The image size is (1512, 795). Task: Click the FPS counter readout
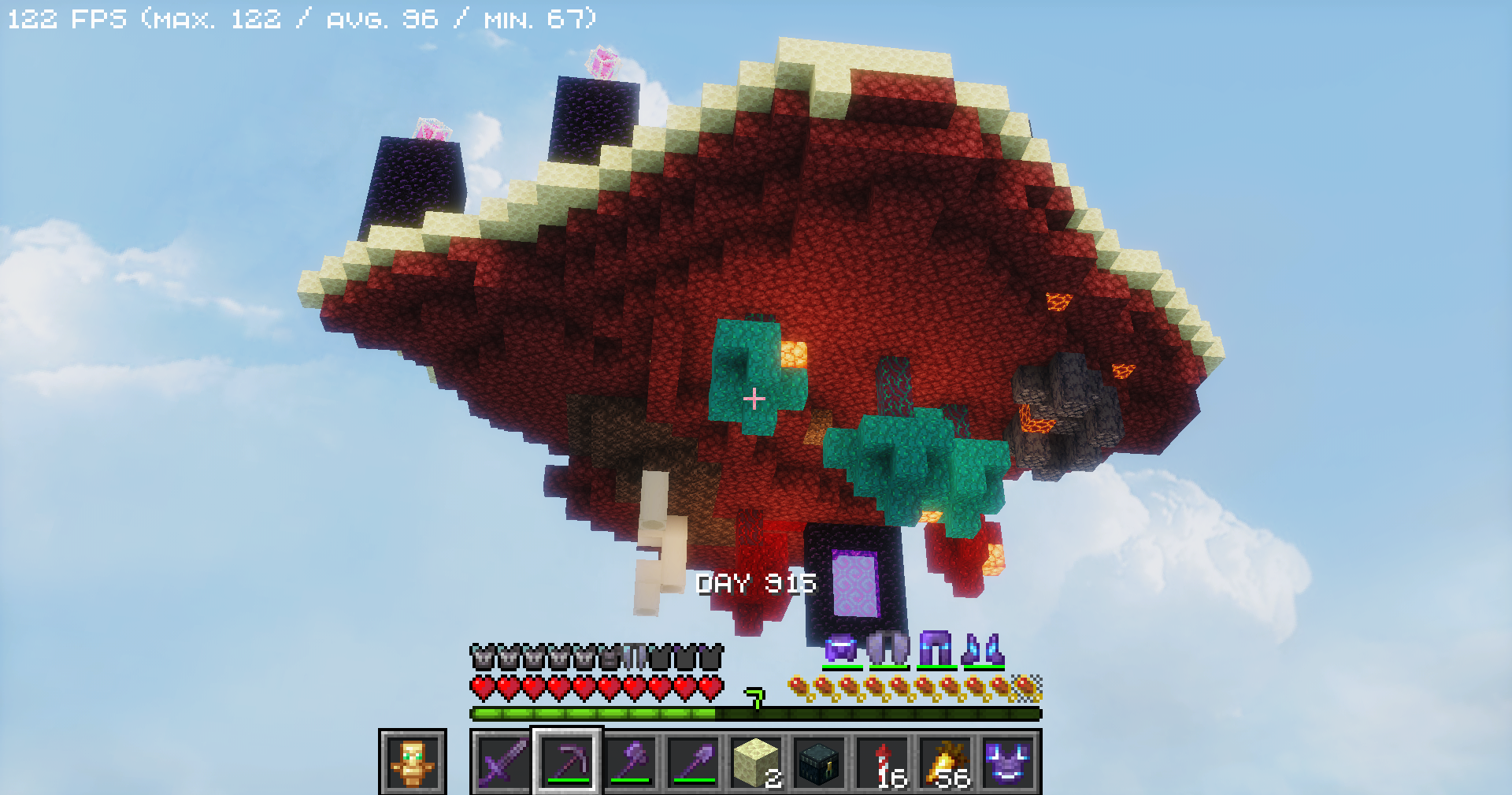pos(299,17)
